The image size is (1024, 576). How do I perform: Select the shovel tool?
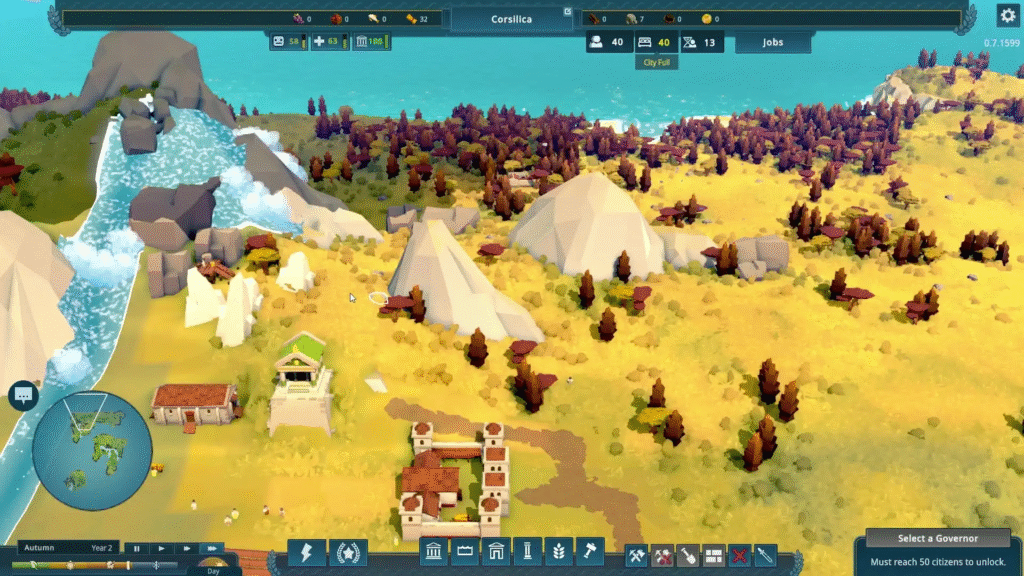pyautogui.click(x=688, y=555)
